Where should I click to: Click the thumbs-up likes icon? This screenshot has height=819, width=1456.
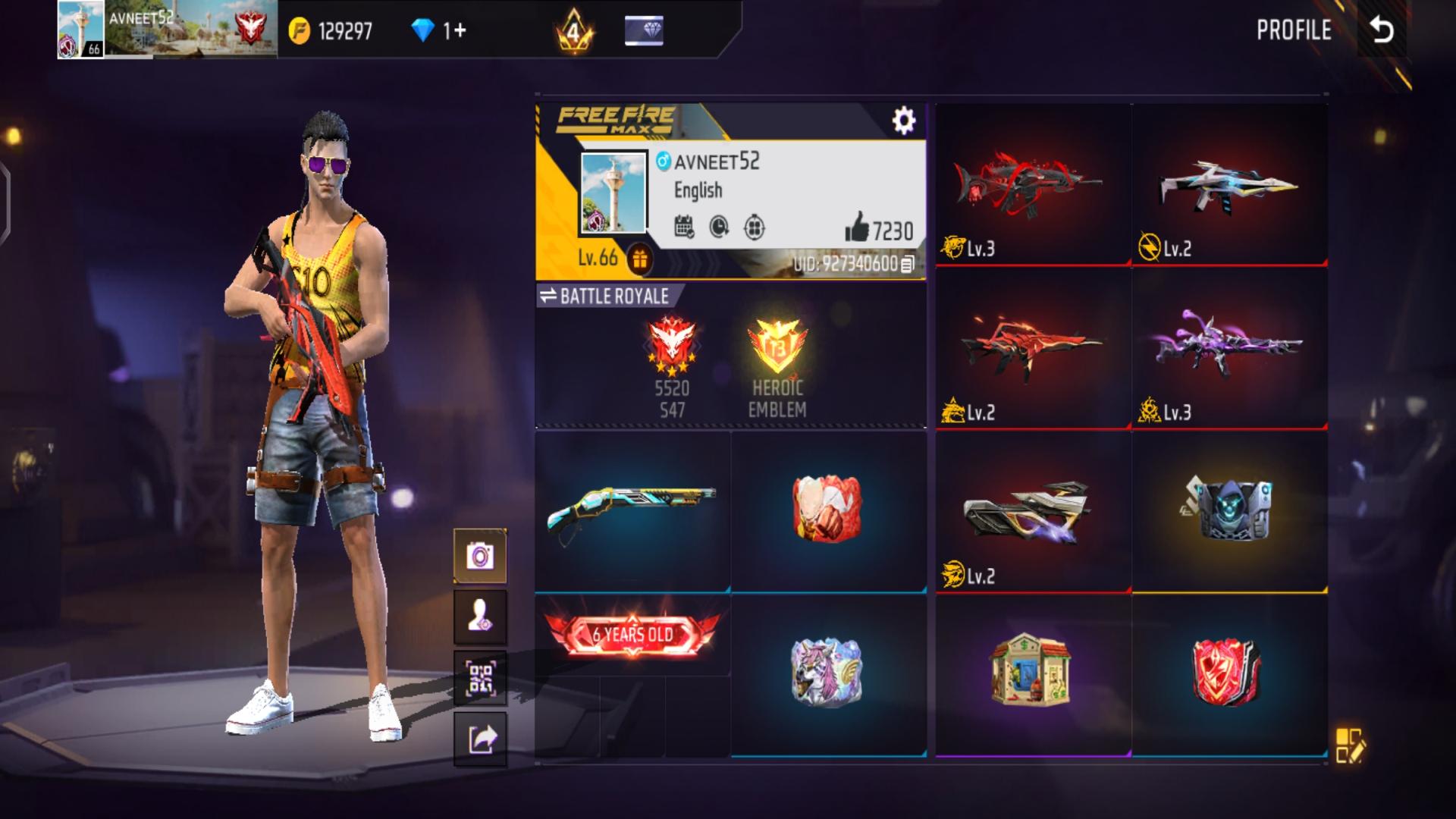point(857,227)
